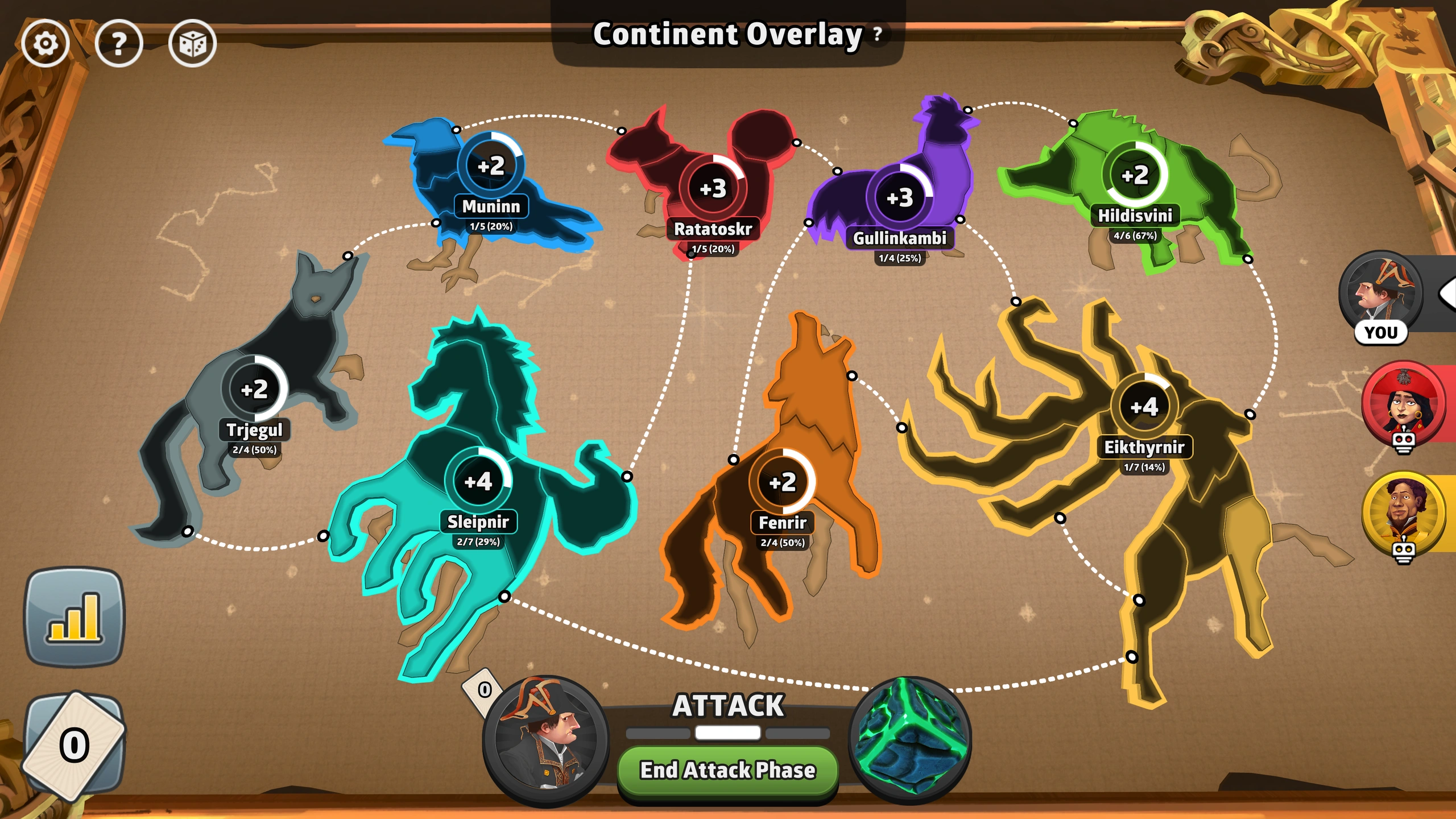This screenshot has width=1456, height=819.
Task: Select the yellow bot opponent portrait
Action: 1404,513
